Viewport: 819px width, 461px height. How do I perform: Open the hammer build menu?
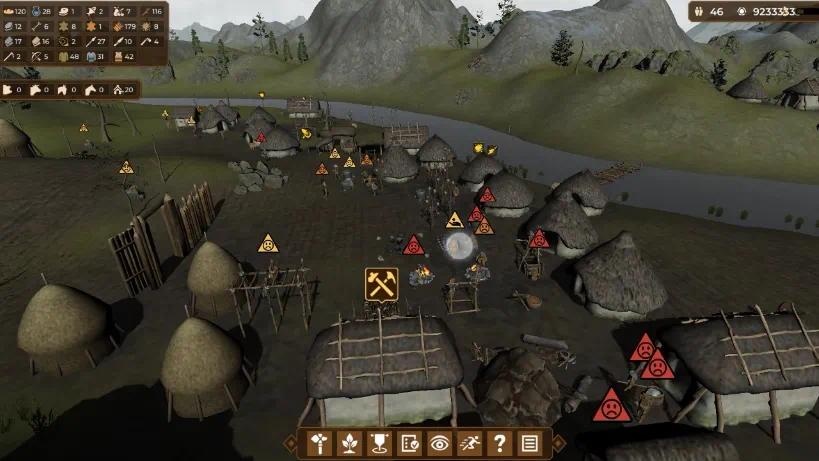[x=319, y=442]
